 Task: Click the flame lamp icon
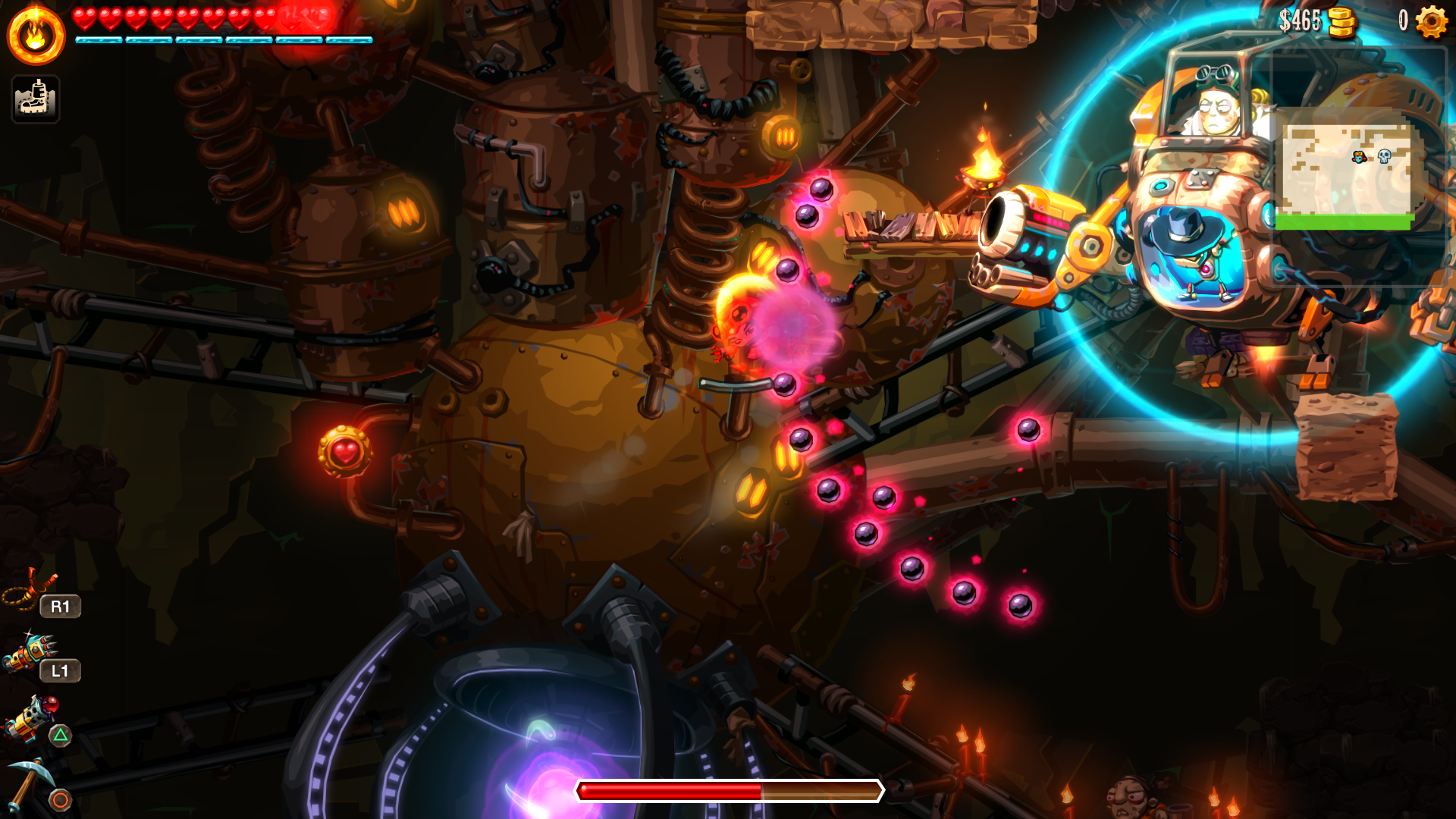36,36
